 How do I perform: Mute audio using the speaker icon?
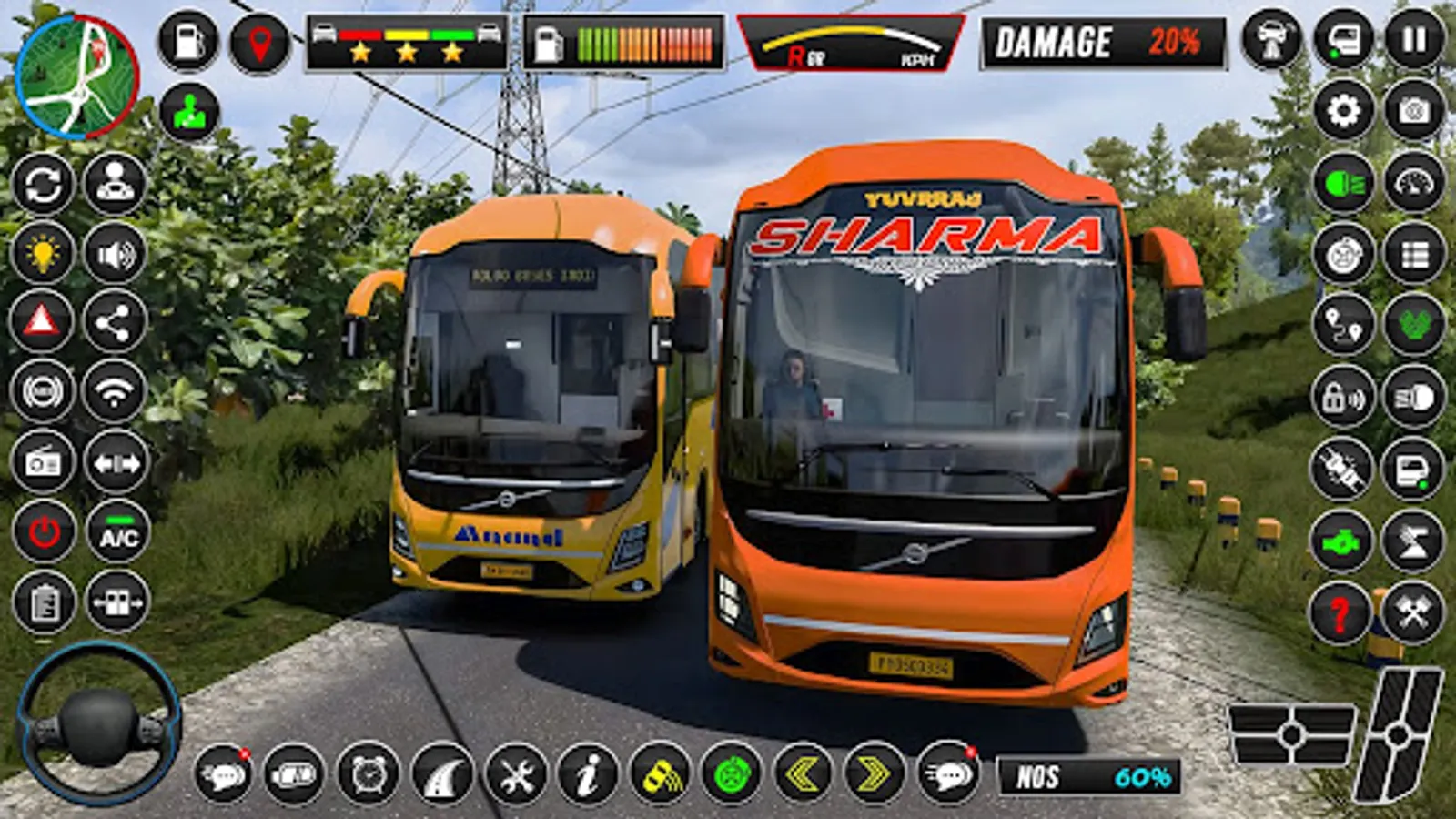(x=113, y=251)
